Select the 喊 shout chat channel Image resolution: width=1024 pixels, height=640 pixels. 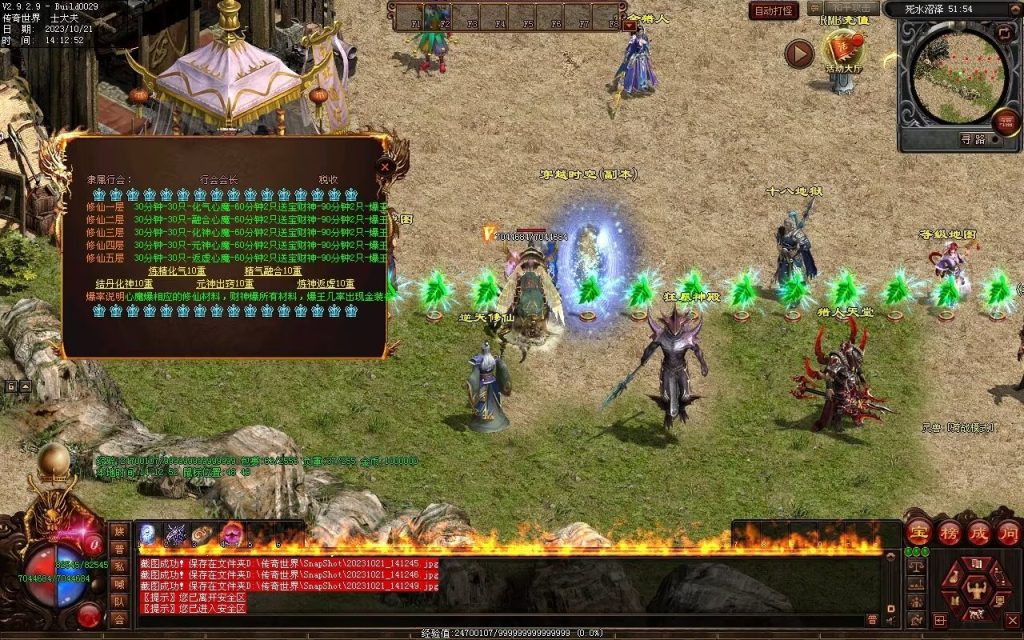120,584
